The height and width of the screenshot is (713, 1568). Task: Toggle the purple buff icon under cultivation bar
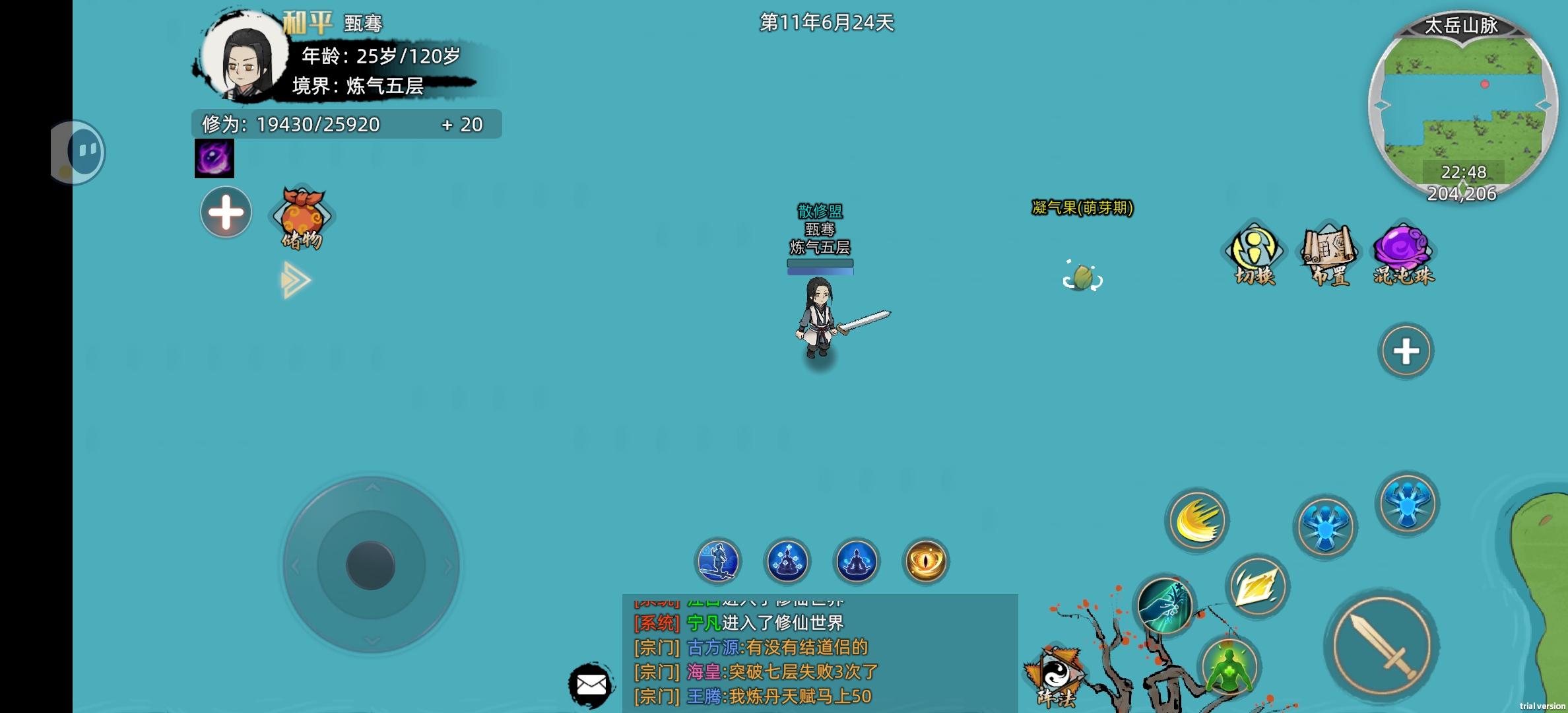pos(213,158)
